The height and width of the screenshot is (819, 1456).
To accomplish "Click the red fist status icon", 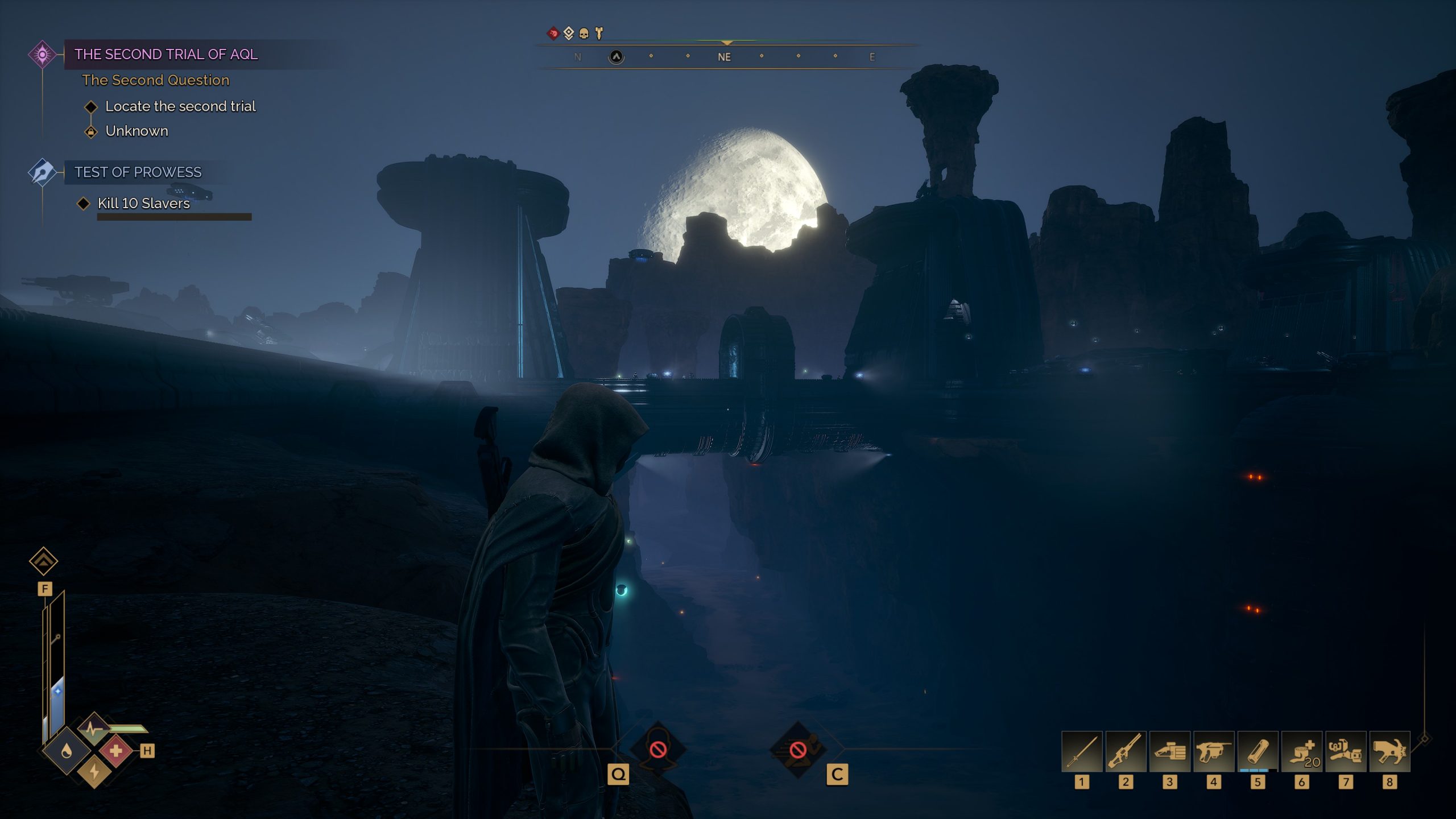I will (553, 34).
